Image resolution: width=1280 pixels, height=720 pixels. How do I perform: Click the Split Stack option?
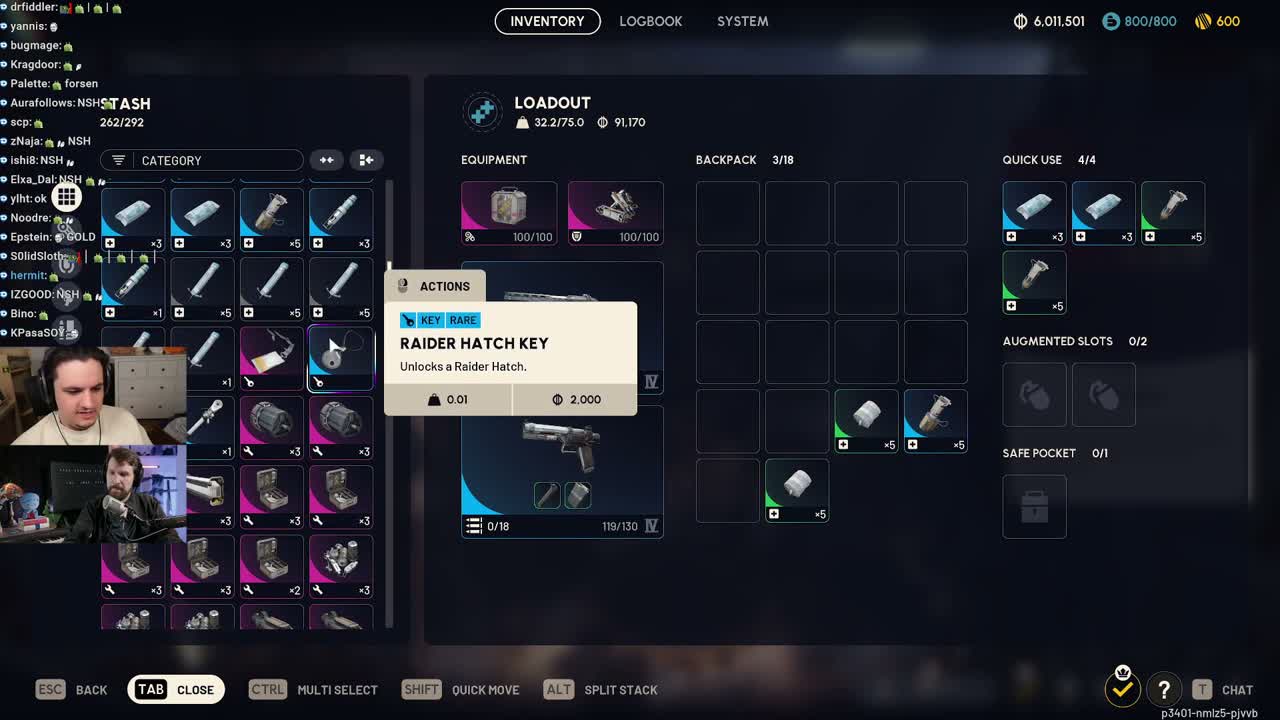(601, 689)
